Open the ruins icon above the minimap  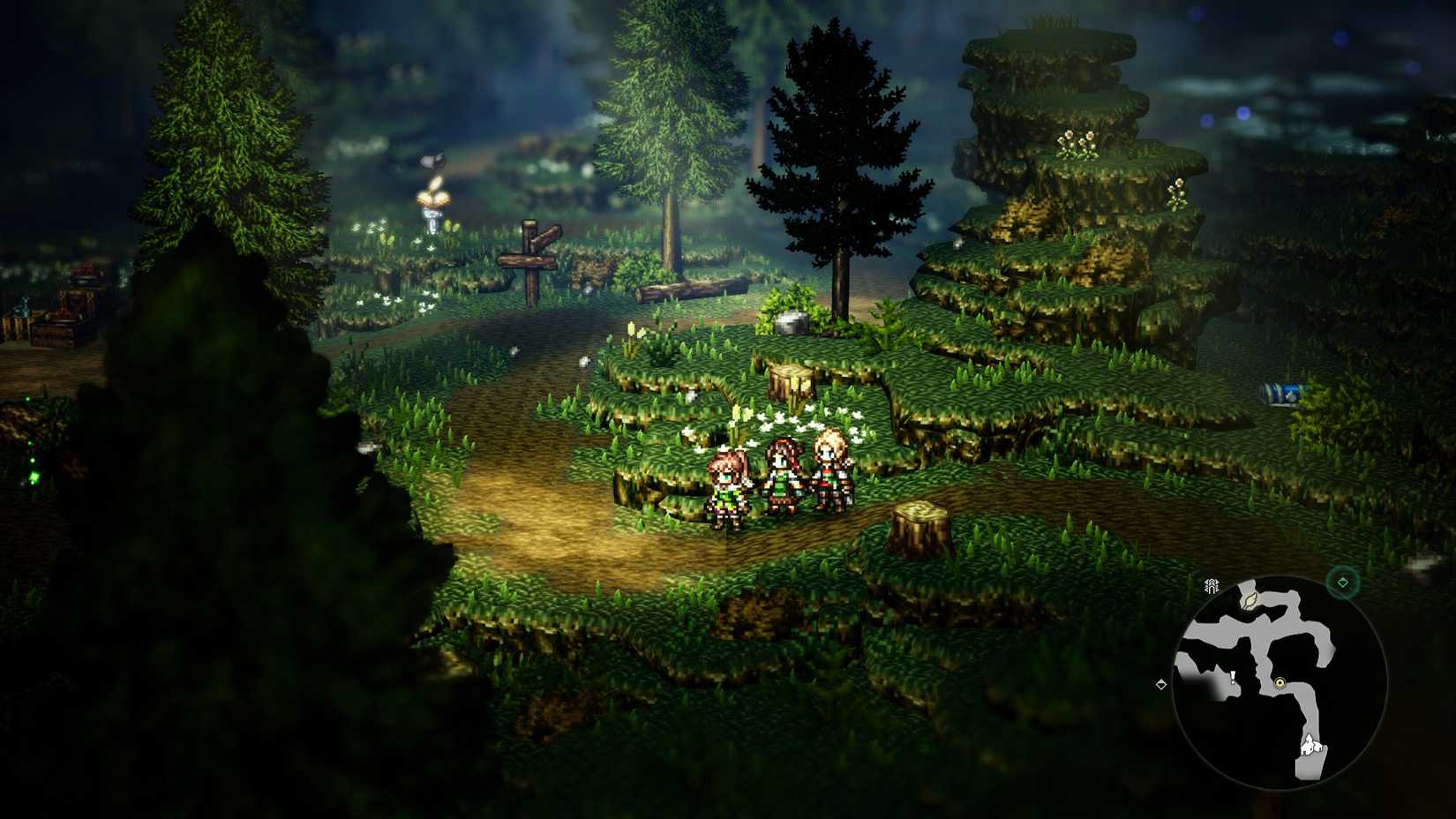pos(1211,585)
